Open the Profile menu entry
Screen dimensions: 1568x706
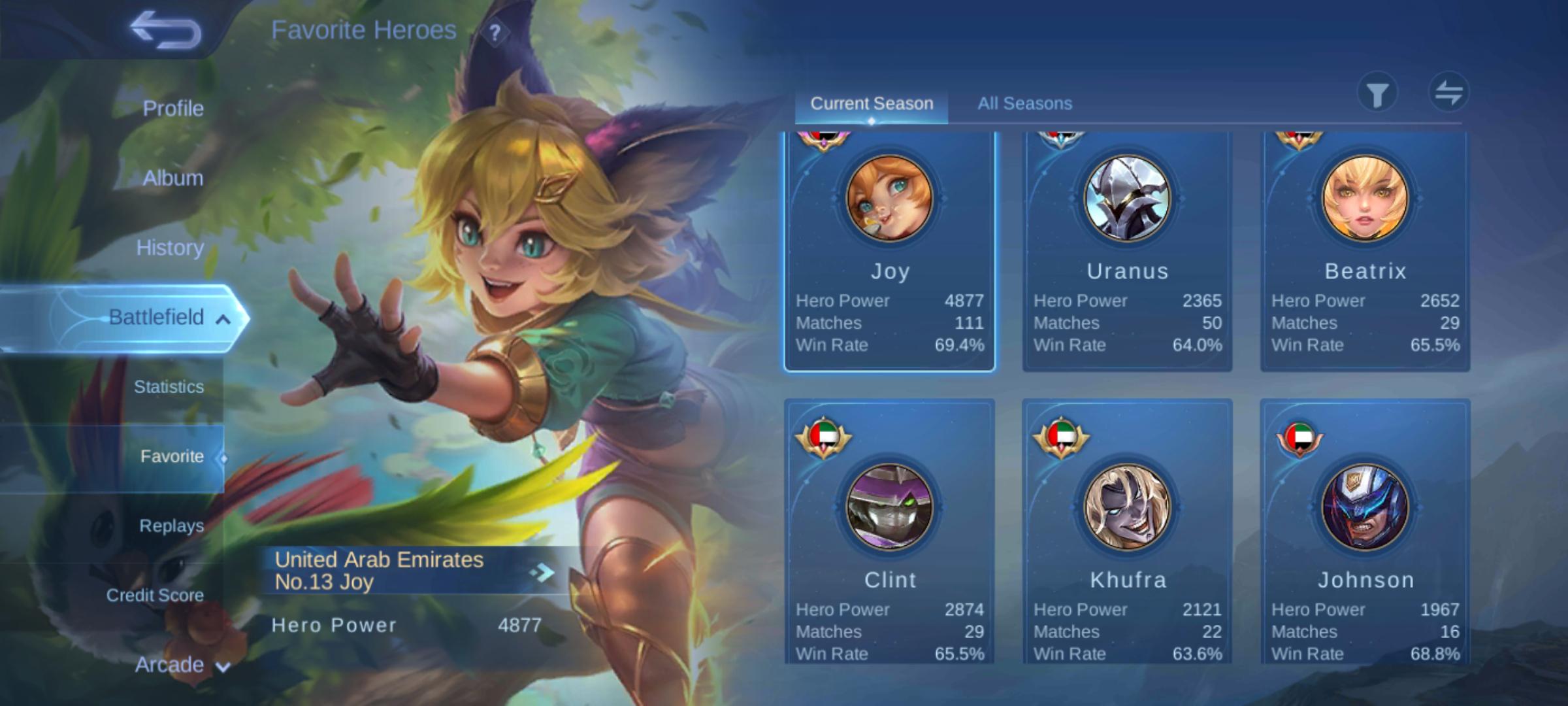click(173, 109)
